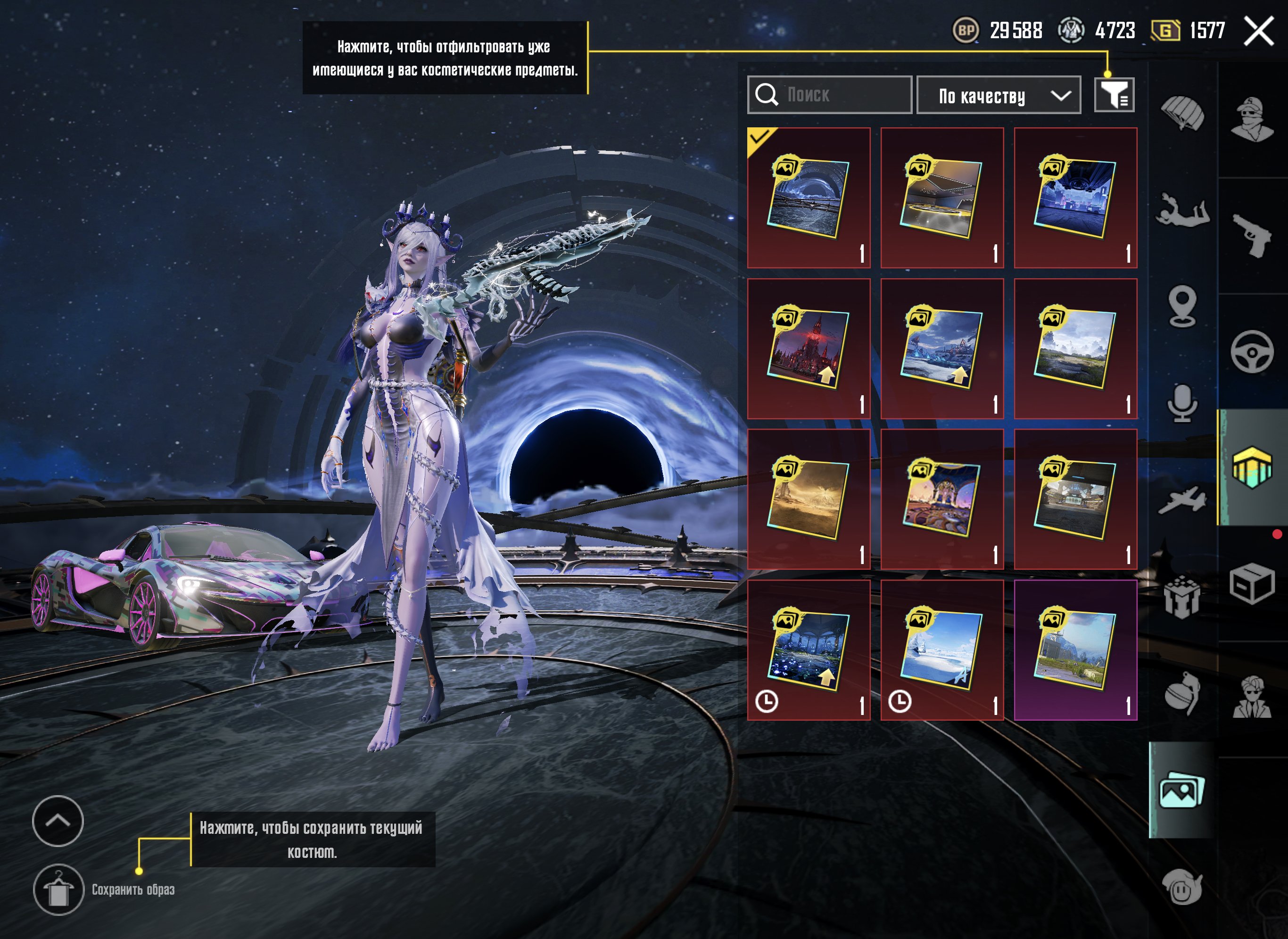Screen dimensions: 1288x939
Task: Open the steering wheel vehicles tab
Action: [x=1252, y=352]
